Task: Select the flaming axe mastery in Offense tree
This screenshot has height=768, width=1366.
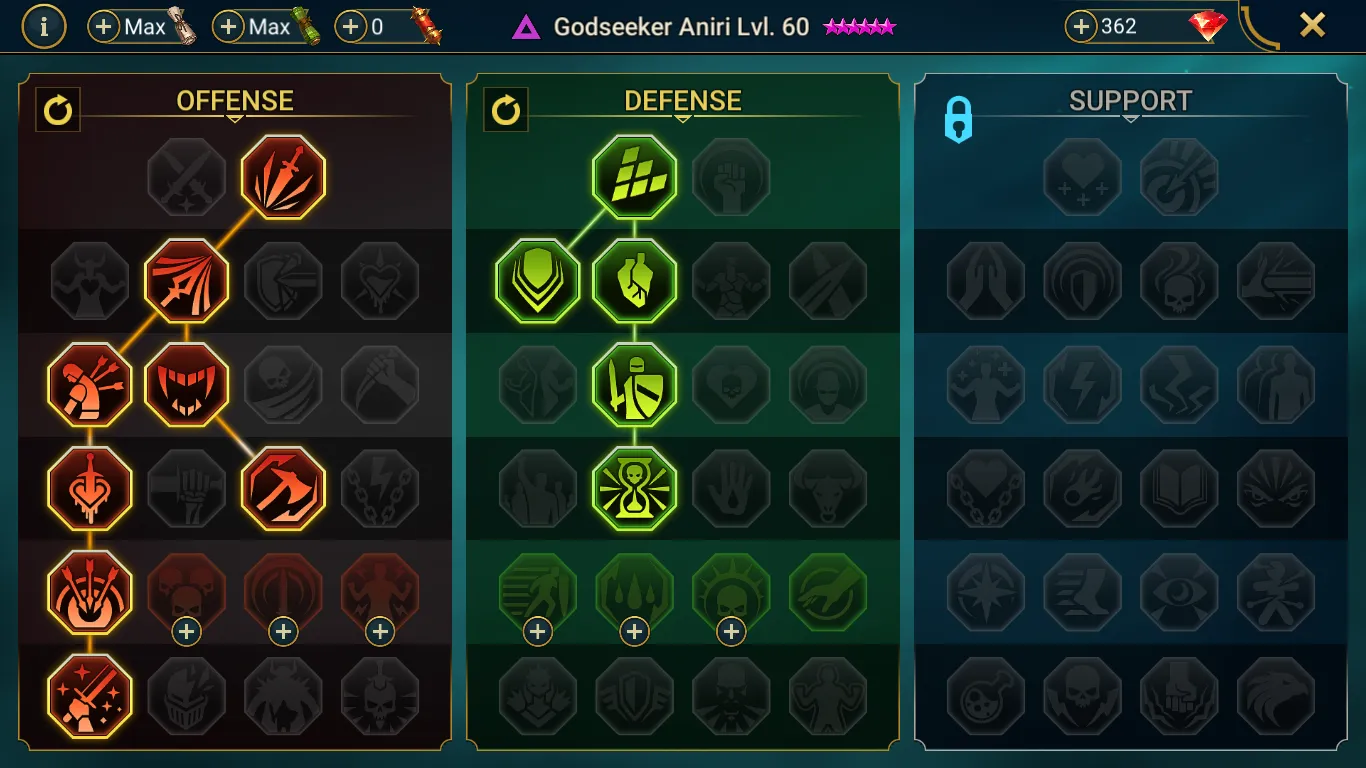Action: click(283, 488)
